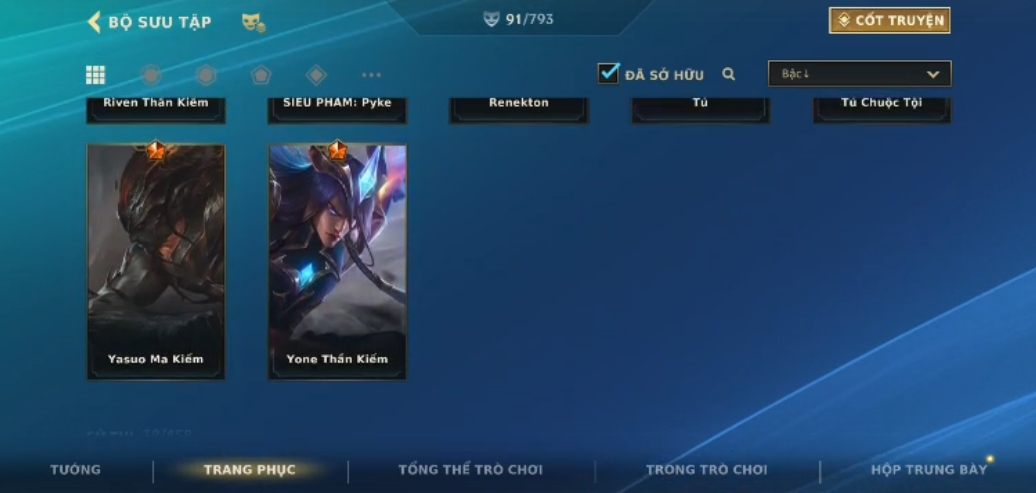
Task: Open the Cốt Truyện button
Action: point(889,21)
